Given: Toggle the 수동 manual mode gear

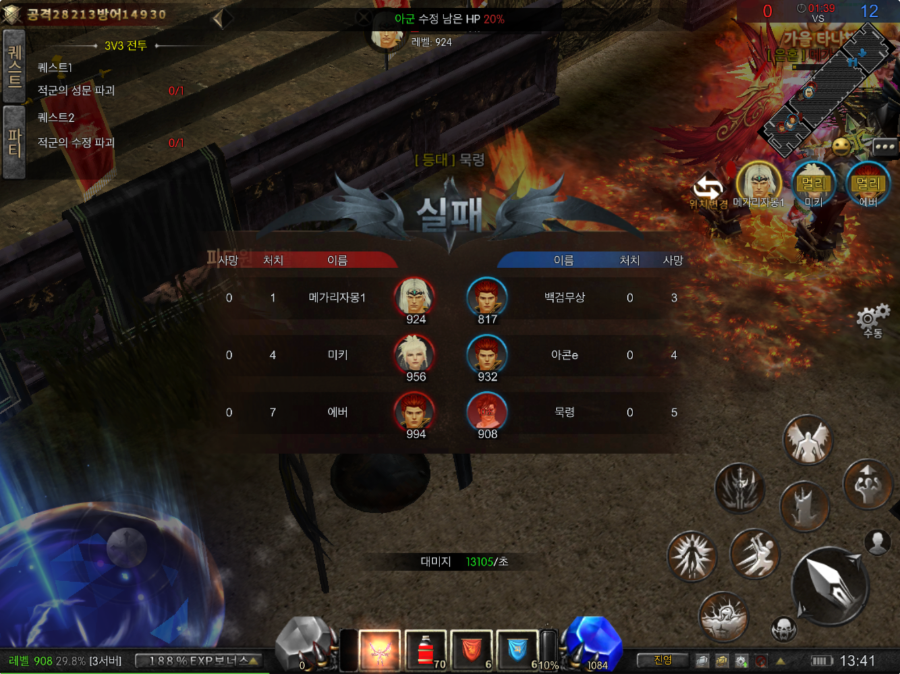Looking at the screenshot, I should pos(873,319).
